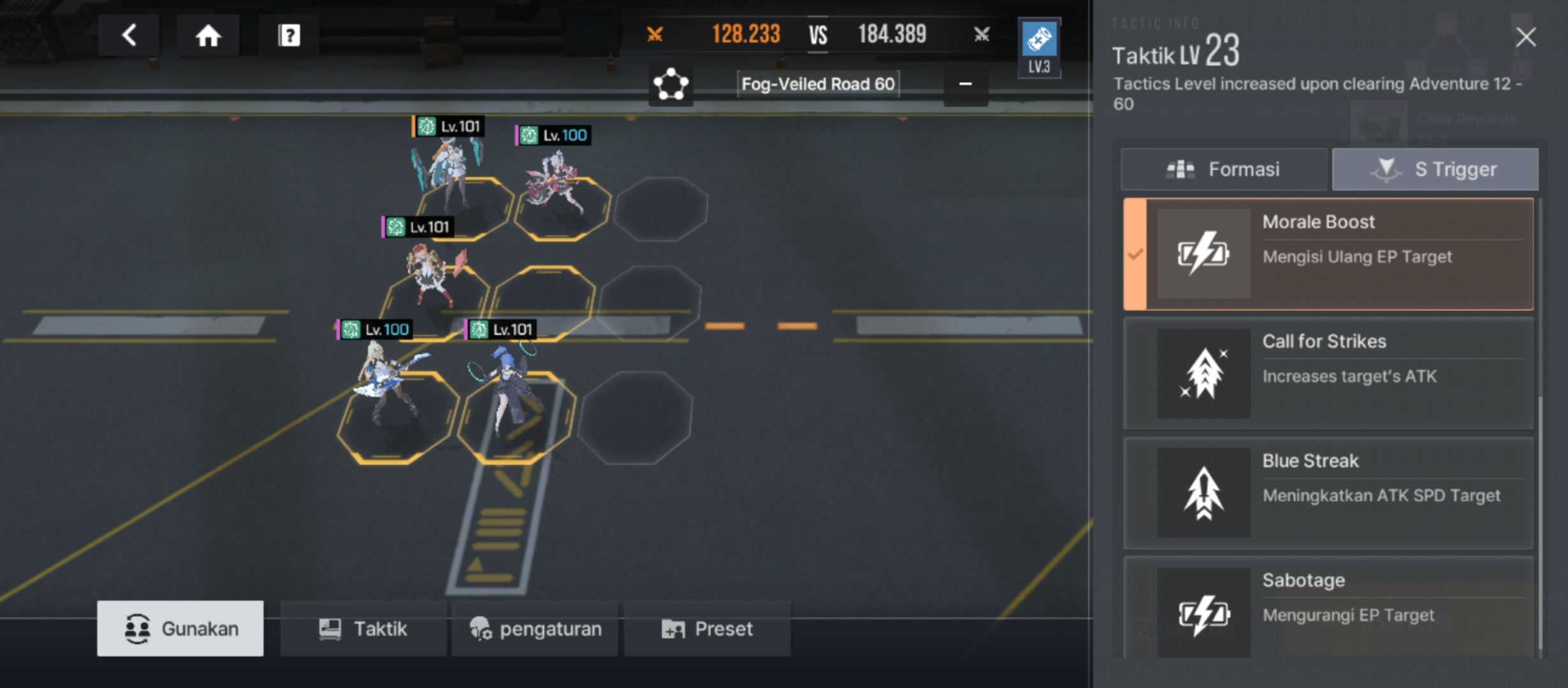Open pengaturan settings
This screenshot has width=1568, height=688.
pyautogui.click(x=535, y=629)
